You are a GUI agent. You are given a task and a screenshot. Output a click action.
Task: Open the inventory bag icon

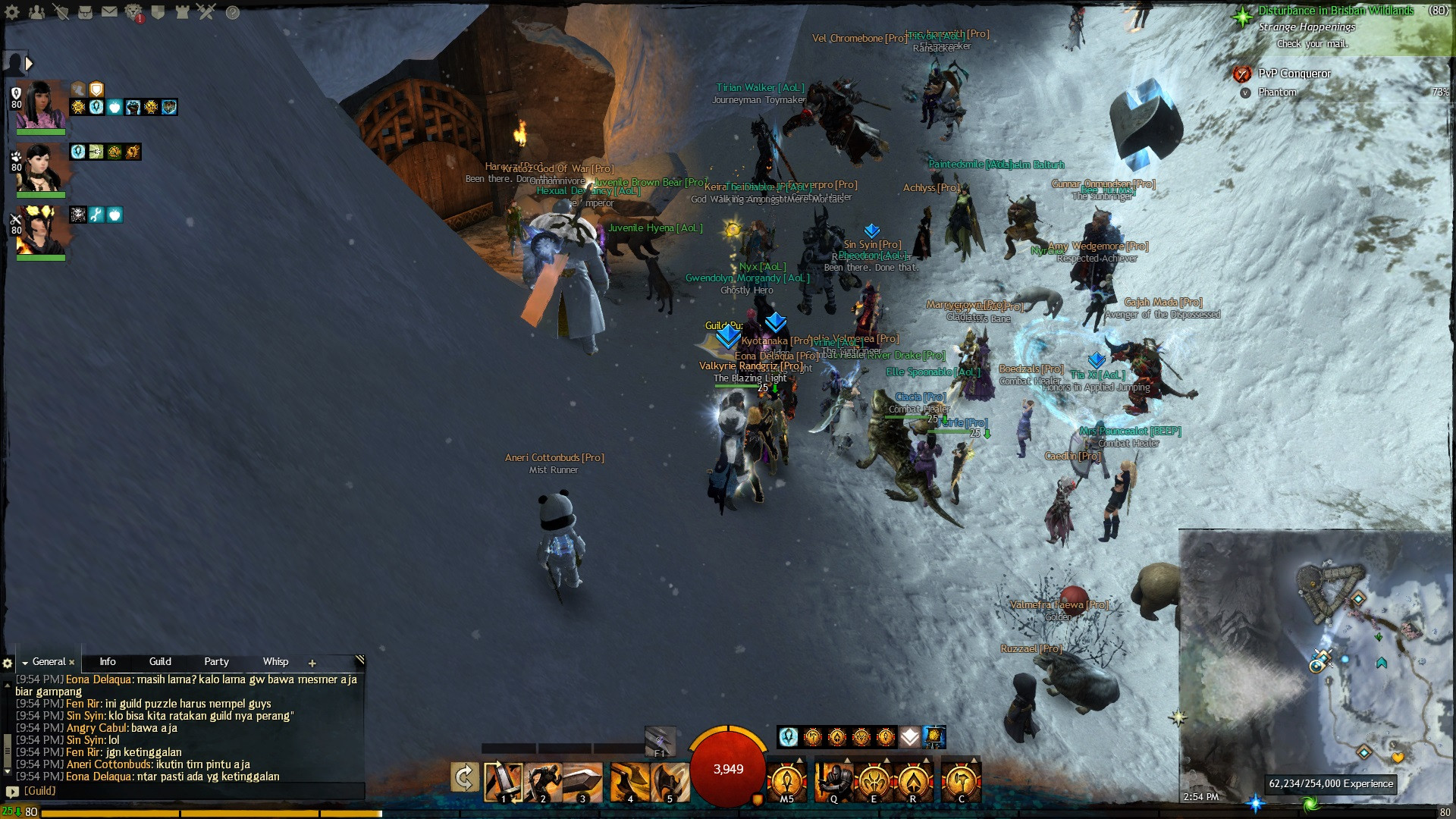[85, 12]
